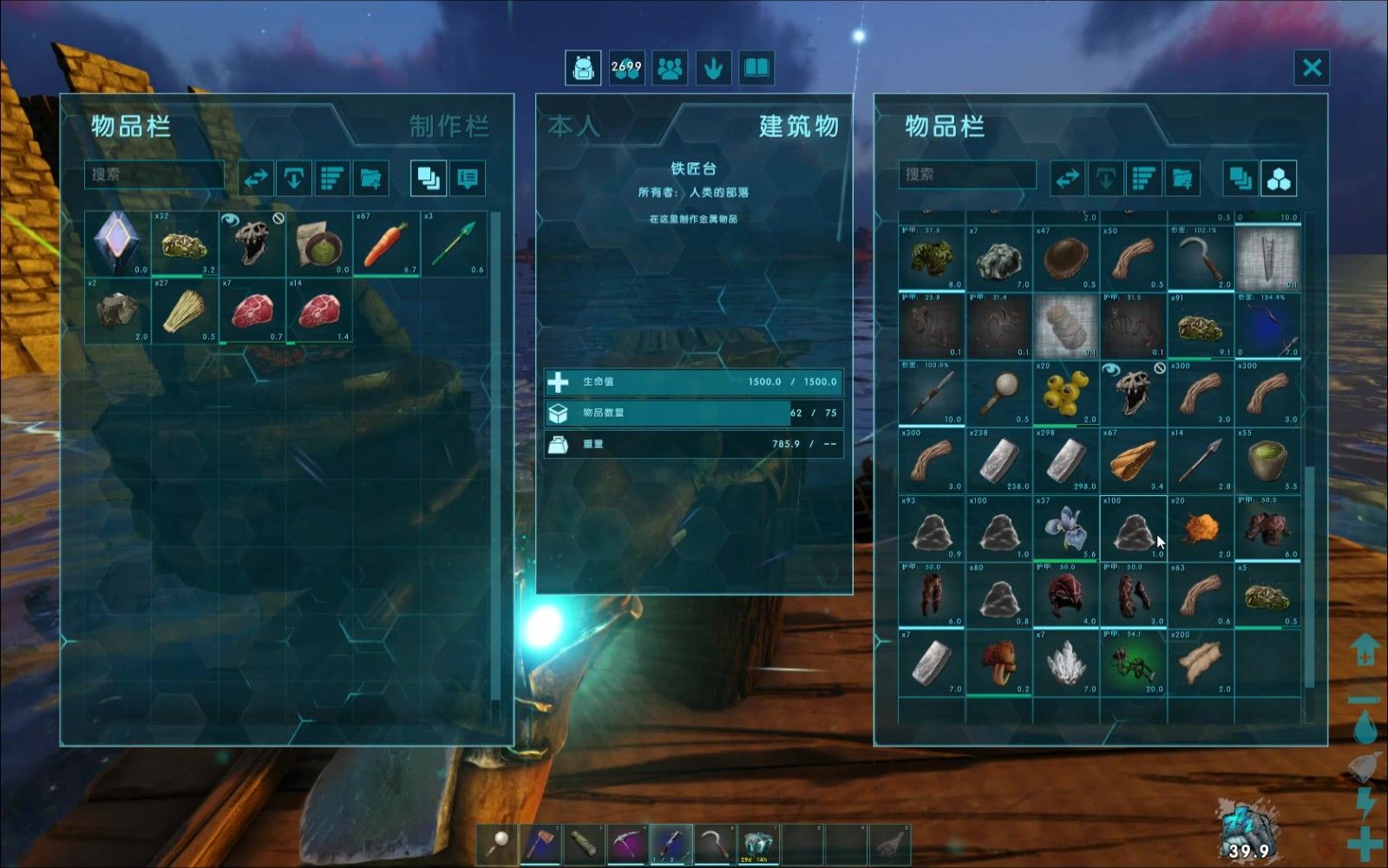Viewport: 1388px width, 868px height.
Task: Open the engrams tab showing 2699
Action: 626,68
